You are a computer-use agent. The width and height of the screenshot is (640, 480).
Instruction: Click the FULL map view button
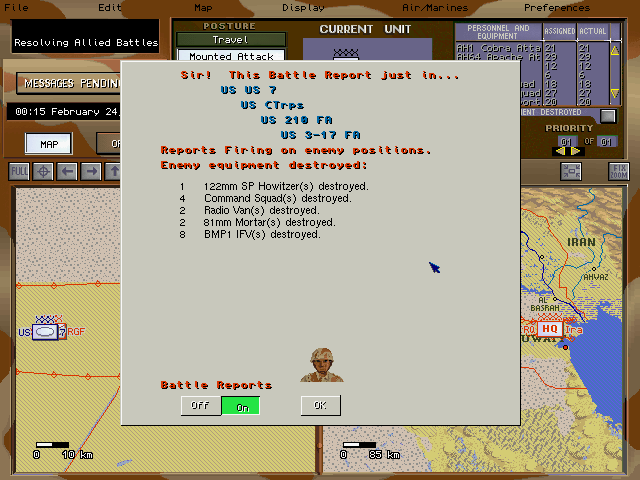(x=19, y=171)
